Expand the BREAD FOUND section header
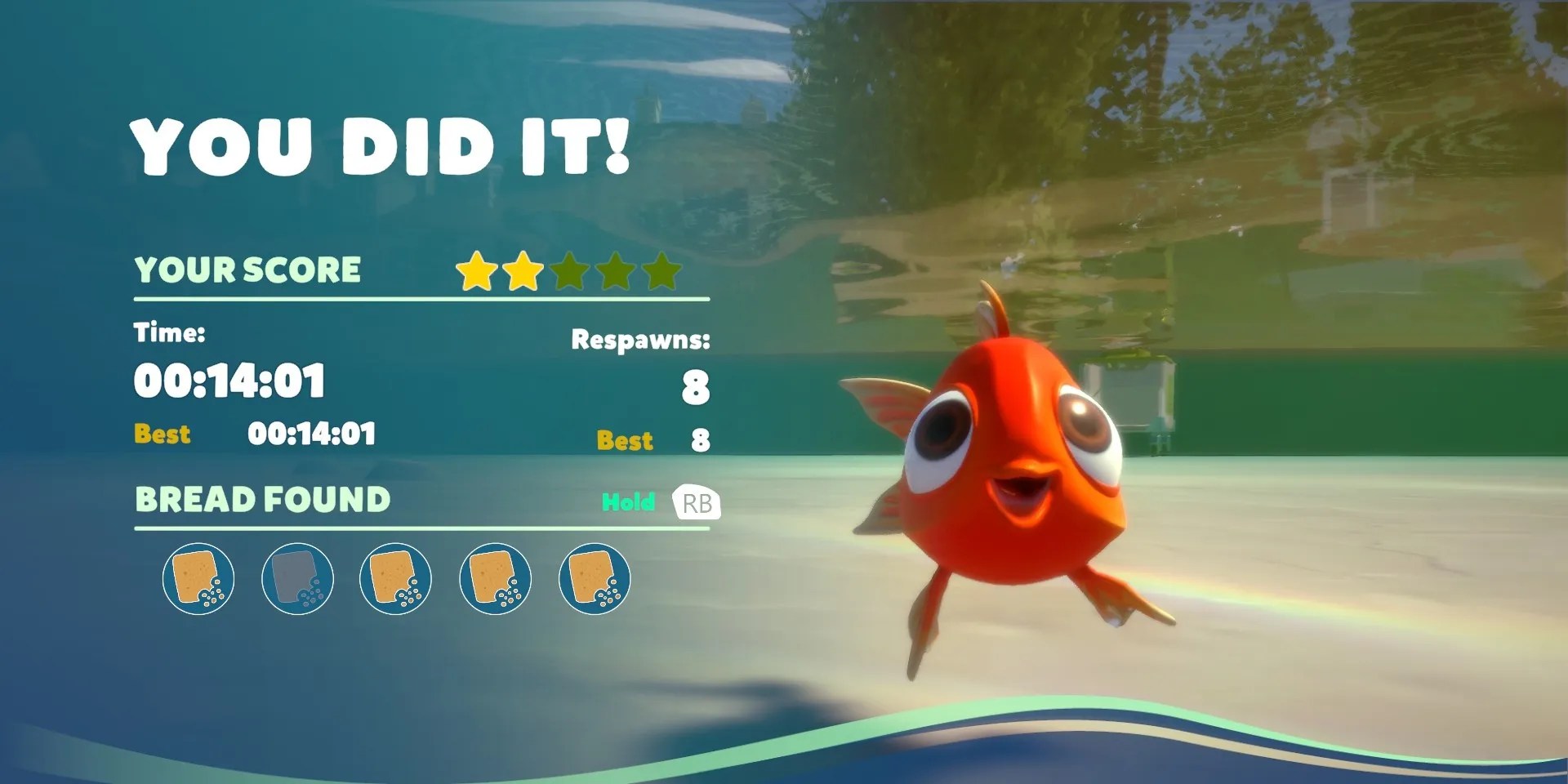The image size is (1568, 784). tap(263, 499)
